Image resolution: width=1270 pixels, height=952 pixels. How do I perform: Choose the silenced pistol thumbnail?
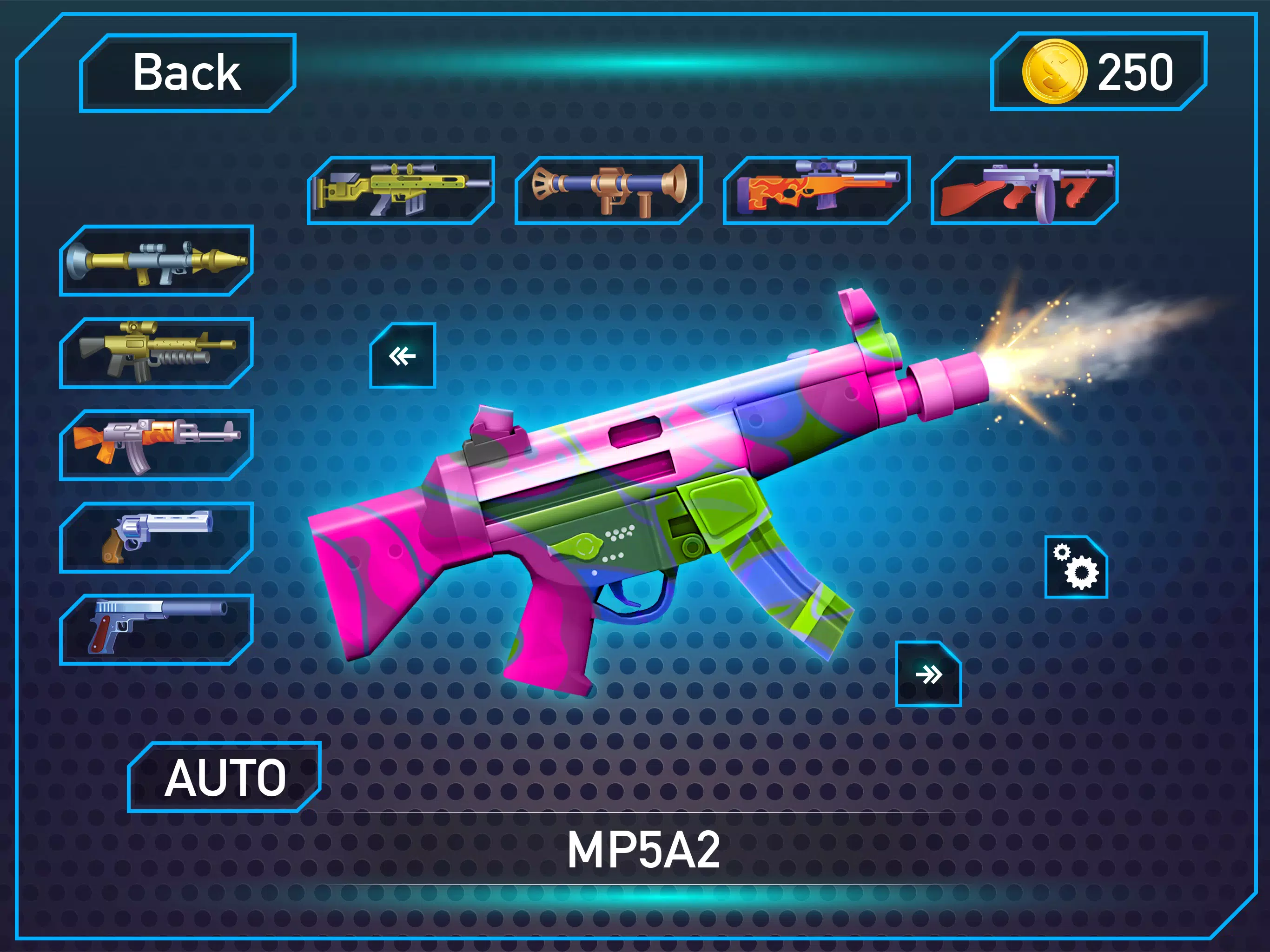[x=156, y=629]
